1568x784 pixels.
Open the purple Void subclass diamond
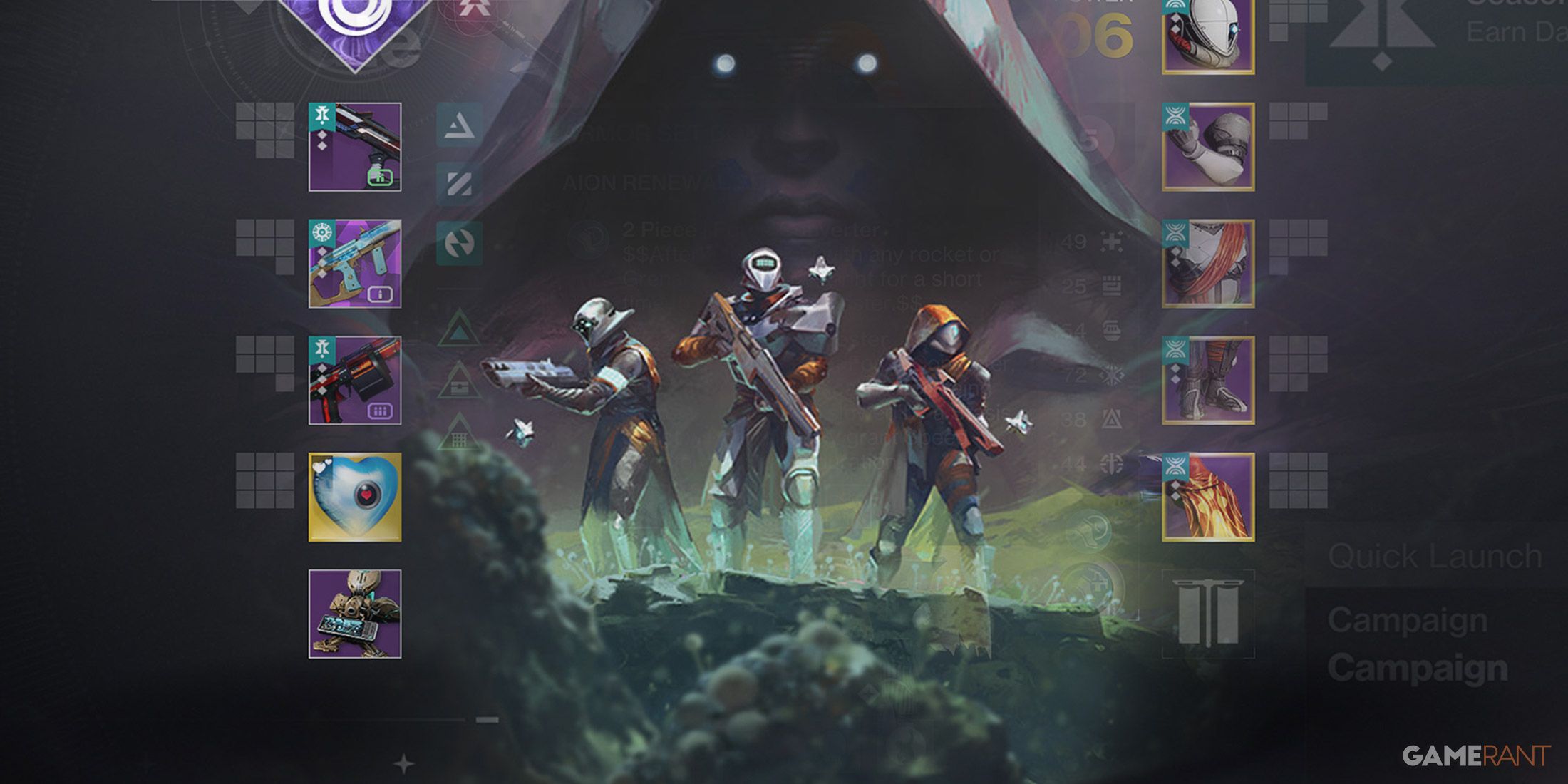click(x=354, y=25)
